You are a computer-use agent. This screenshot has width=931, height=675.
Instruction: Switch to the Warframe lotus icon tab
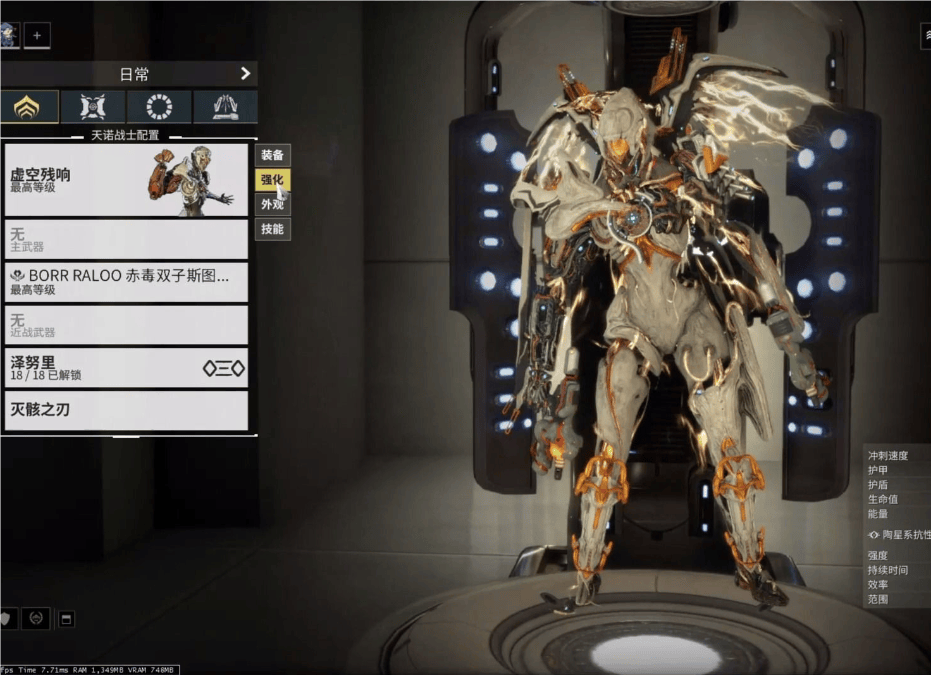[28, 107]
